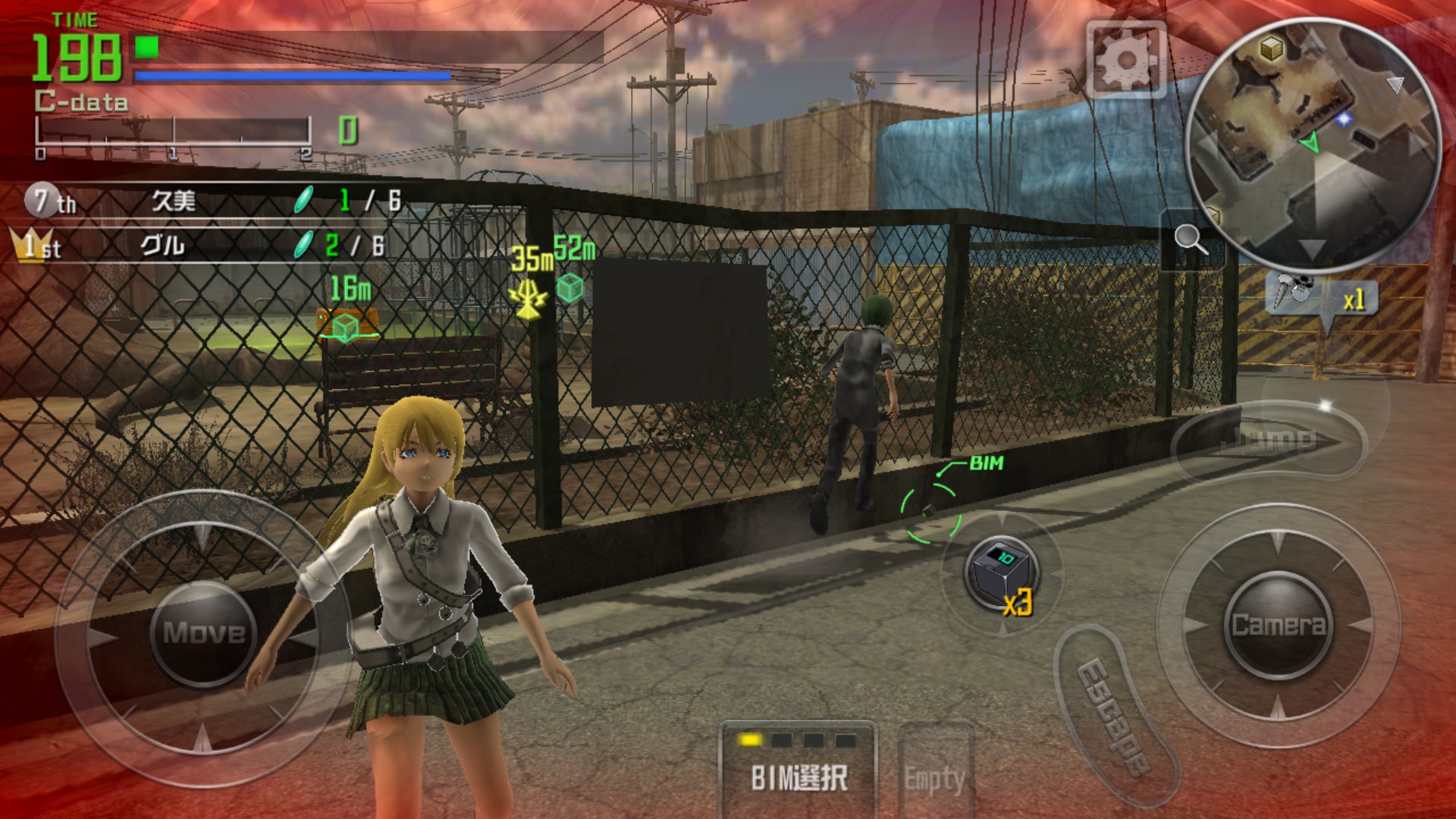Image resolution: width=1456 pixels, height=819 pixels.
Task: Open the gear settings menu
Action: click(x=1125, y=59)
